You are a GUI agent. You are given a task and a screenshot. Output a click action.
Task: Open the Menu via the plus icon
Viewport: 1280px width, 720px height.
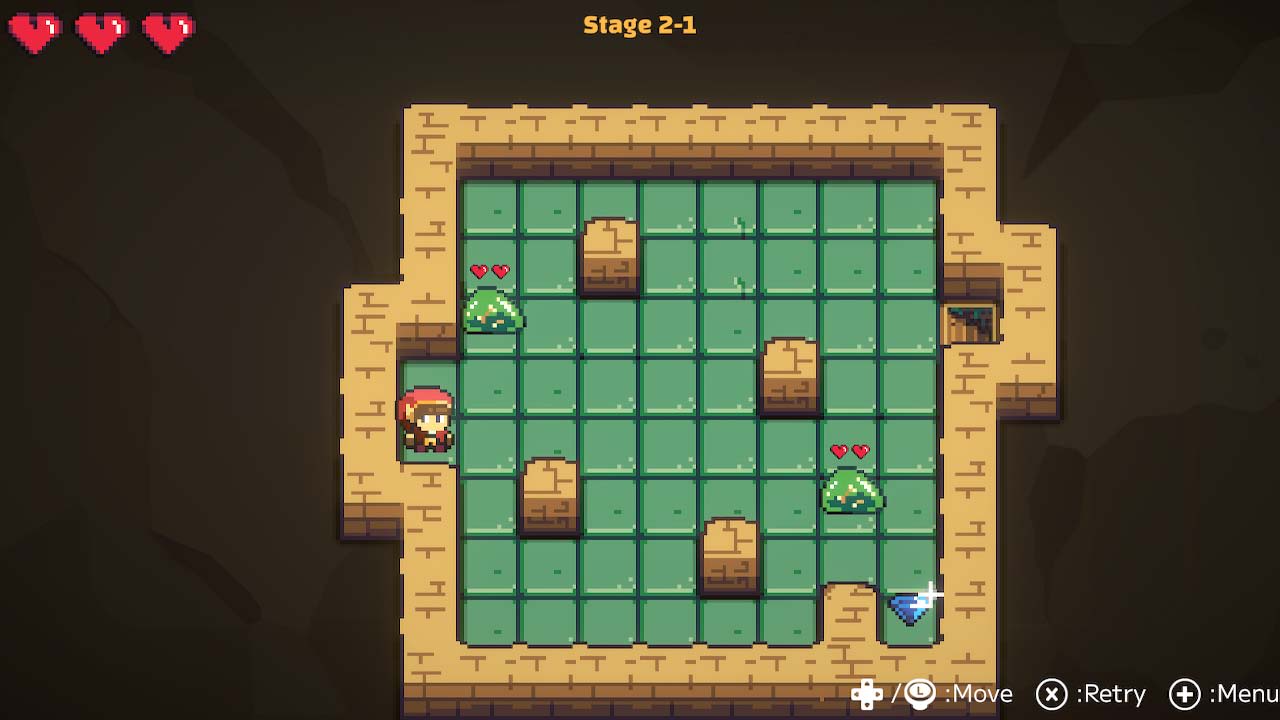[1188, 694]
